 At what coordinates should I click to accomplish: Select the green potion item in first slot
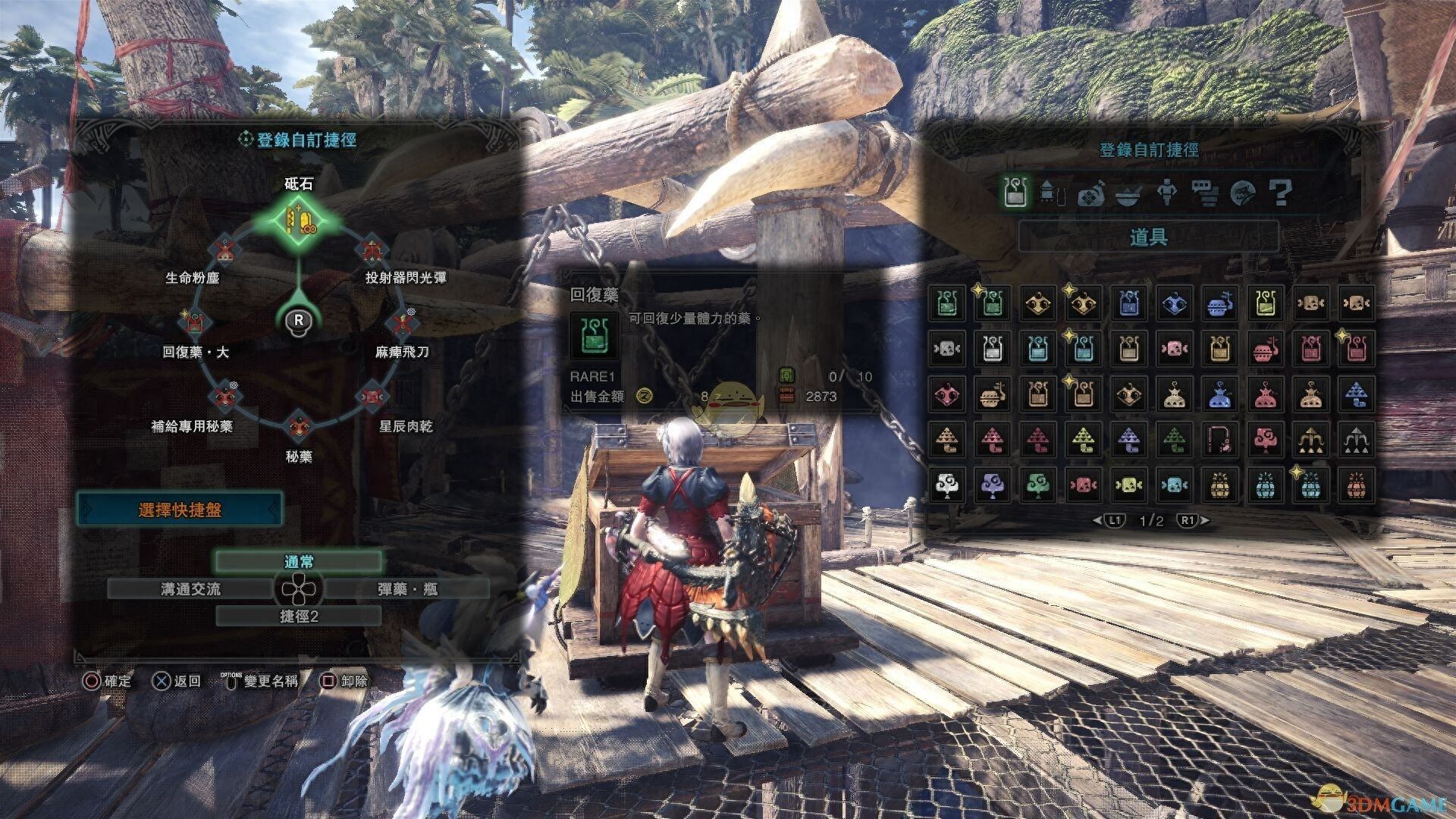(946, 303)
